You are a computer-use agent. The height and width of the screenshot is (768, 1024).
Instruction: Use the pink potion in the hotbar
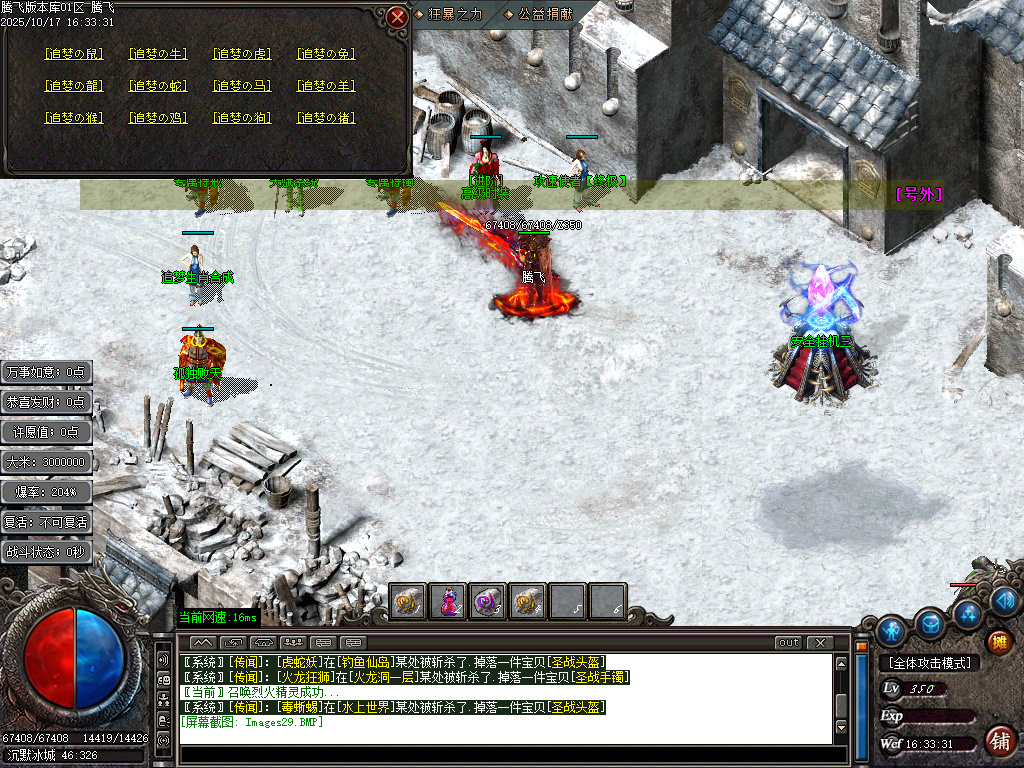point(448,601)
